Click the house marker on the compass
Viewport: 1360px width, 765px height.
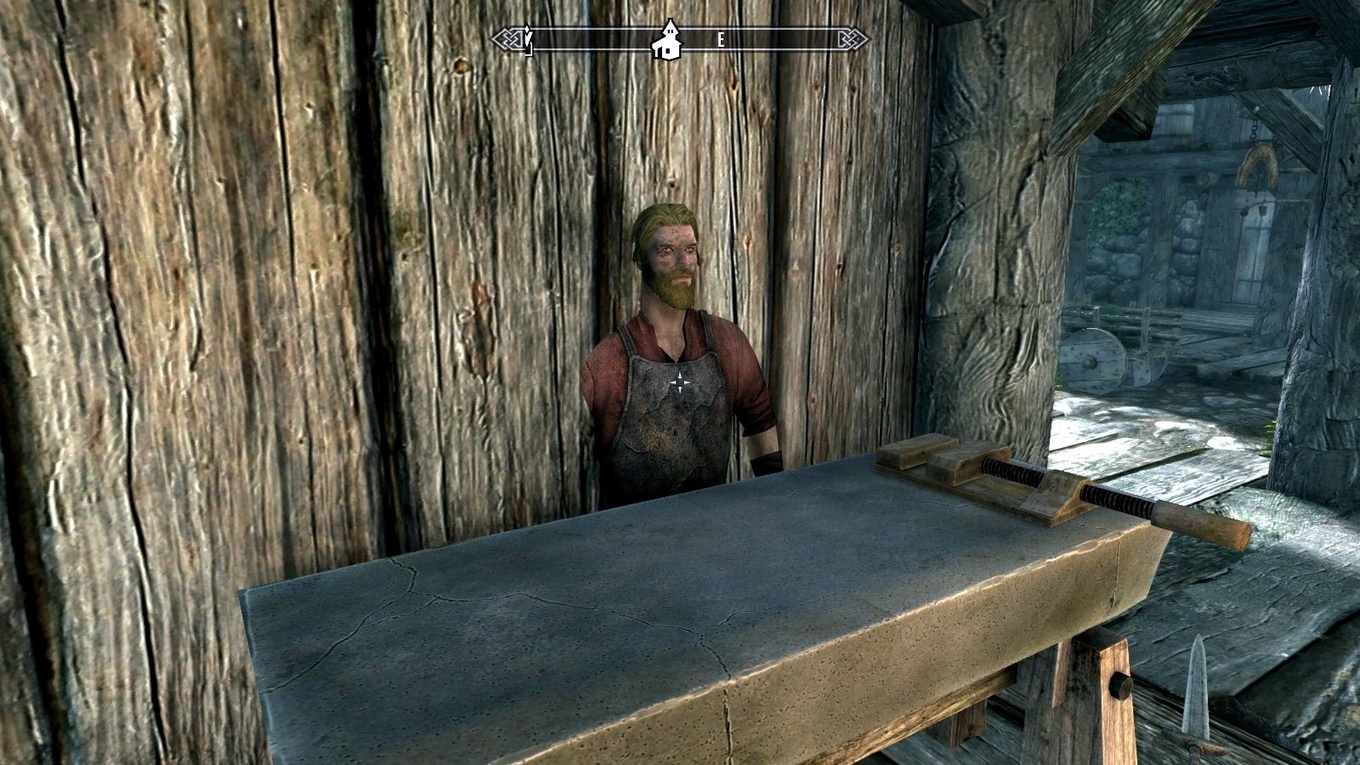pyautogui.click(x=666, y=40)
